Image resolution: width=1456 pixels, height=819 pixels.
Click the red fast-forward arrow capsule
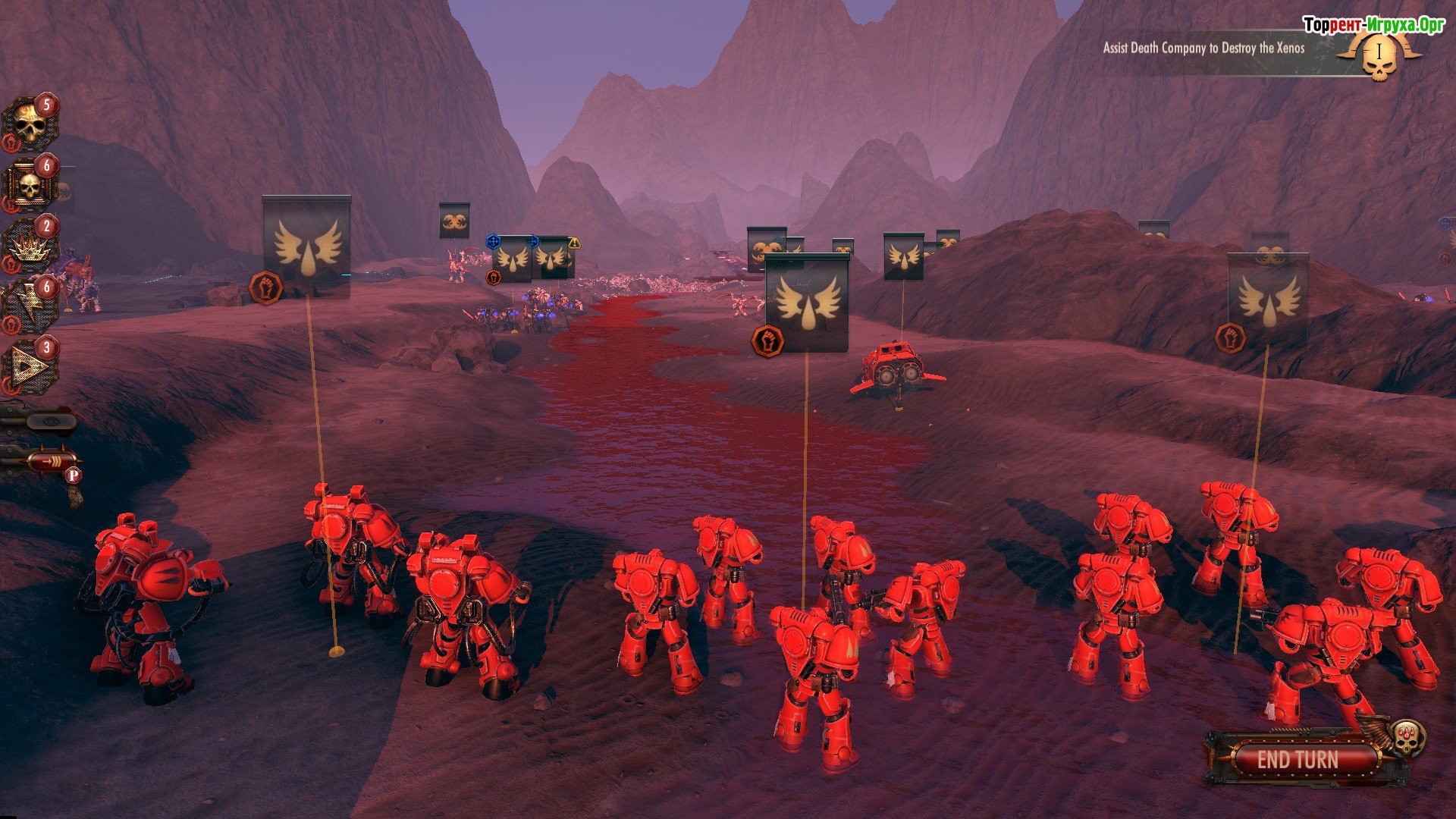(x=52, y=460)
